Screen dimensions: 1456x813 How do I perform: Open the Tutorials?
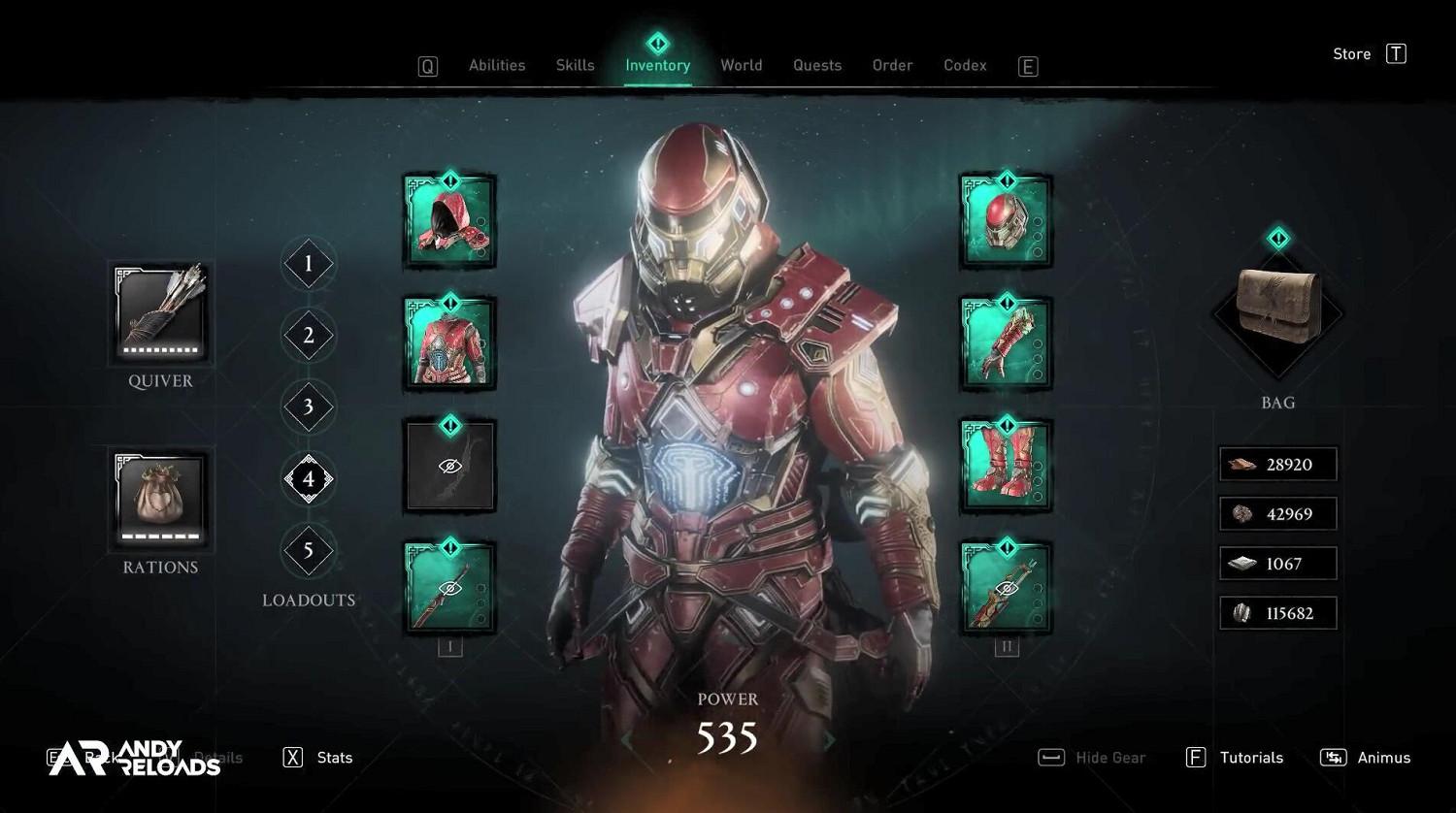[x=1235, y=758]
